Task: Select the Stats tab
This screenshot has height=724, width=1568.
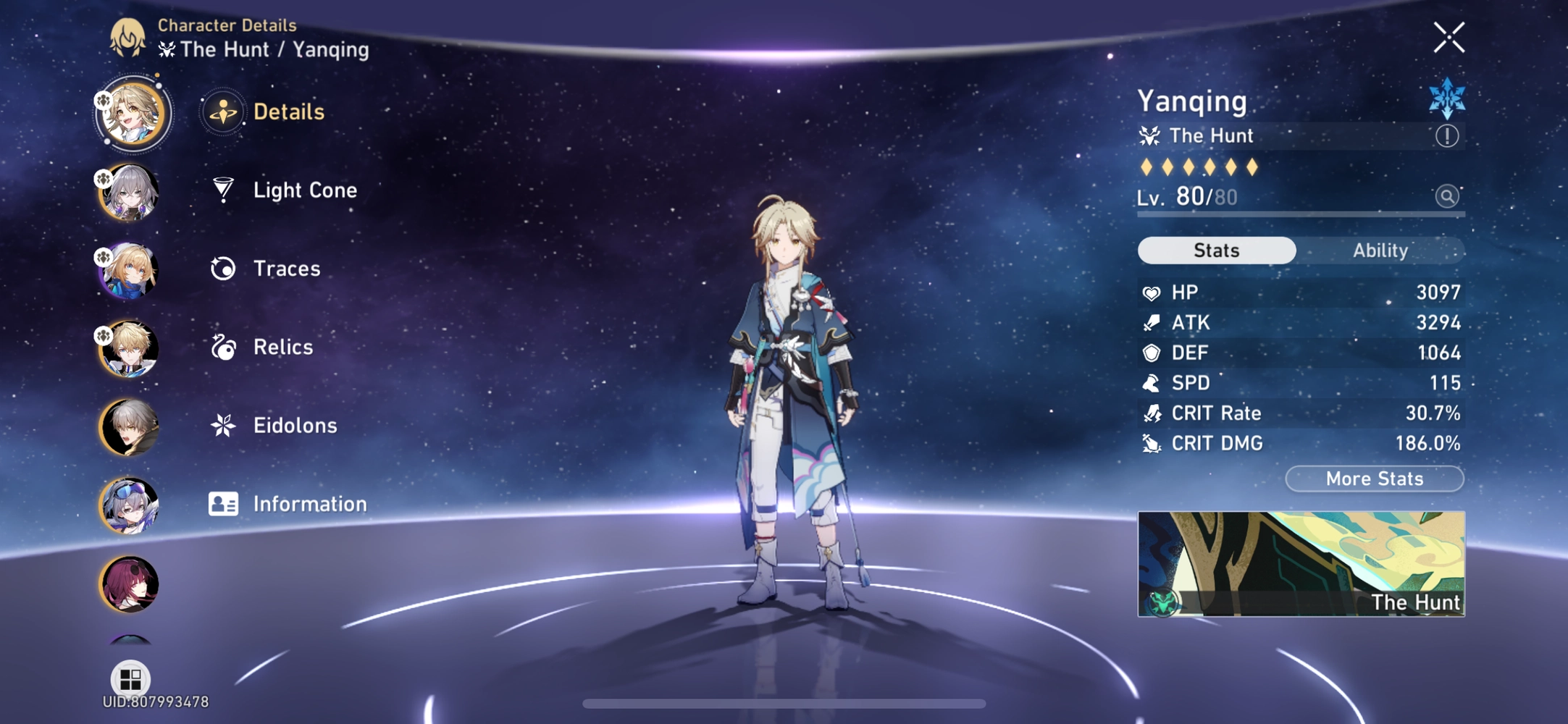Action: (1216, 250)
